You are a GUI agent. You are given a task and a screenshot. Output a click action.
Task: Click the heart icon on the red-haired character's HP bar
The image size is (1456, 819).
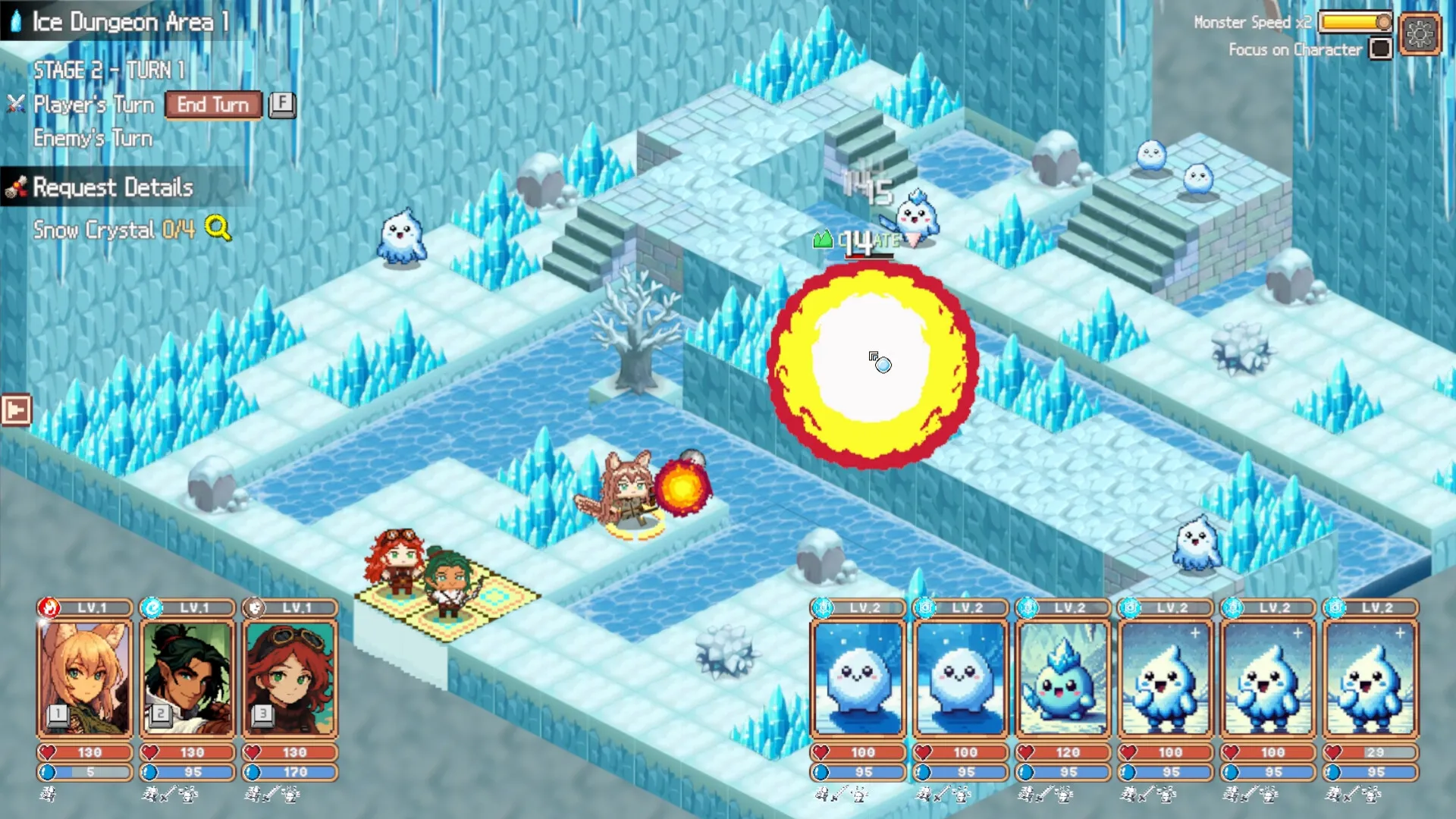(x=252, y=752)
